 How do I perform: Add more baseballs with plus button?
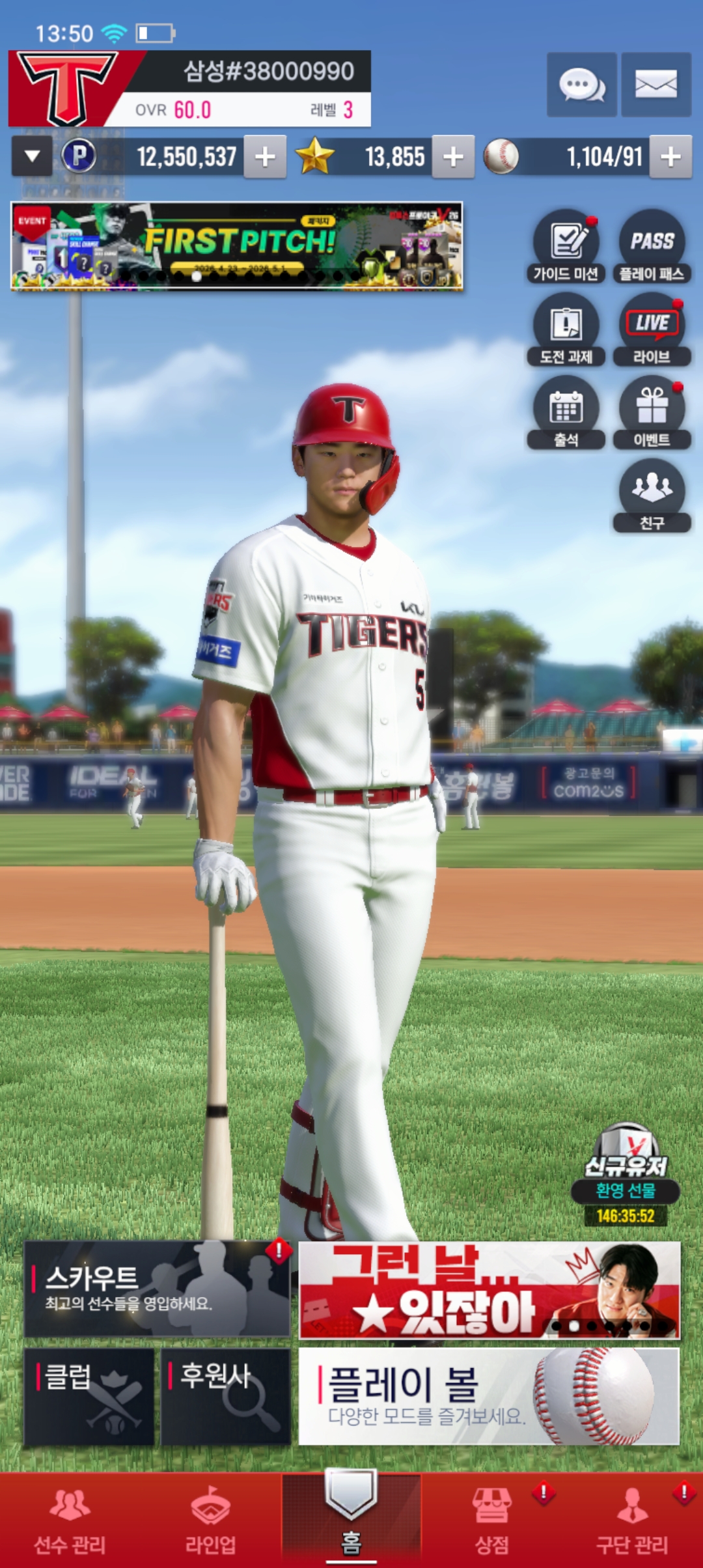click(670, 157)
